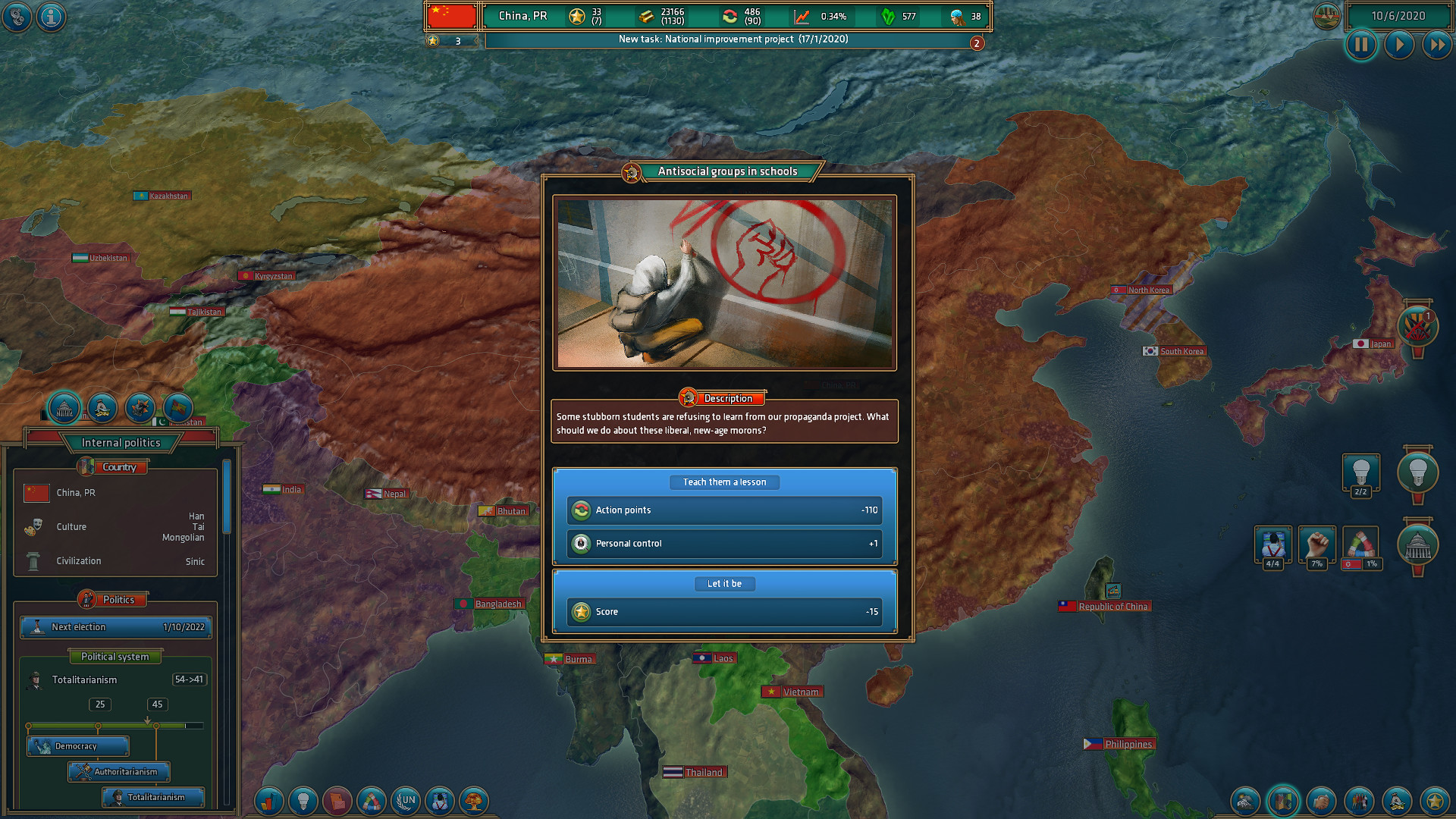This screenshot has width=1456, height=819.
Task: Open the linked-arms alliance icon
Action: tap(371, 801)
